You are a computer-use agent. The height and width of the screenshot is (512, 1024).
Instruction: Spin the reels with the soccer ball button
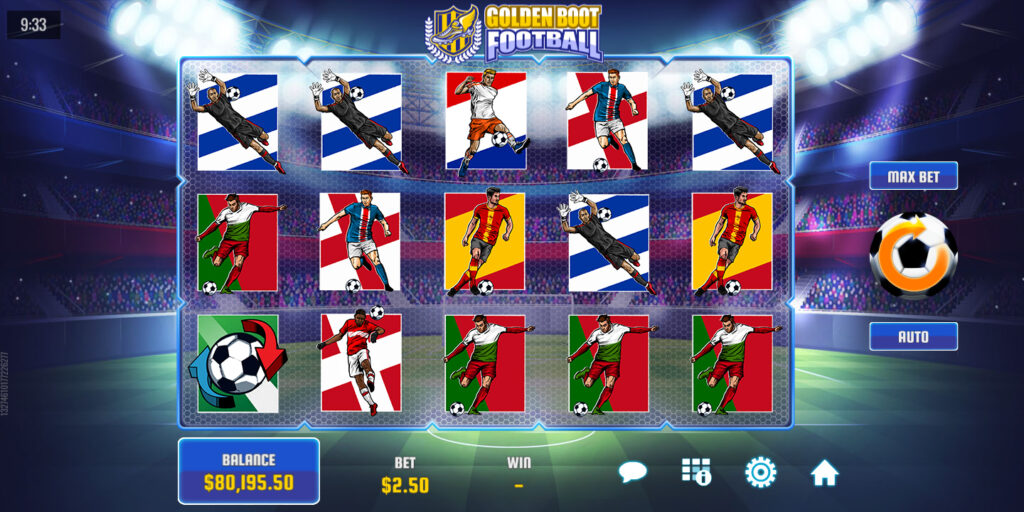coord(913,256)
